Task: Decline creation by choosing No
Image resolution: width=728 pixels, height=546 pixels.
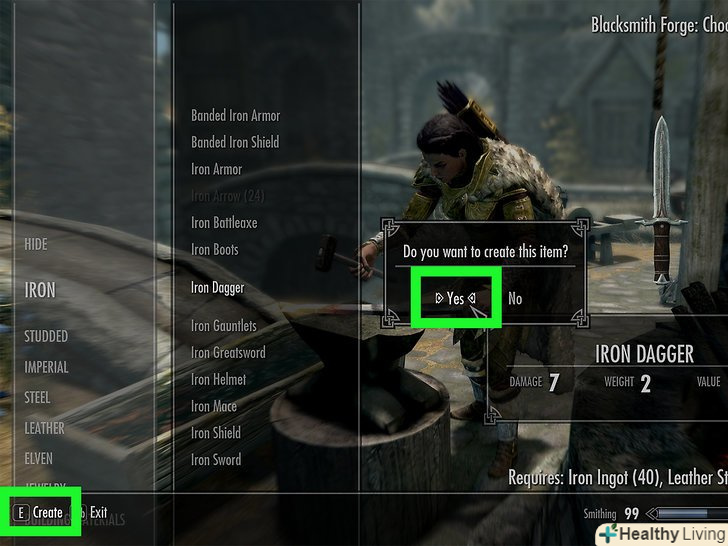Action: [515, 298]
